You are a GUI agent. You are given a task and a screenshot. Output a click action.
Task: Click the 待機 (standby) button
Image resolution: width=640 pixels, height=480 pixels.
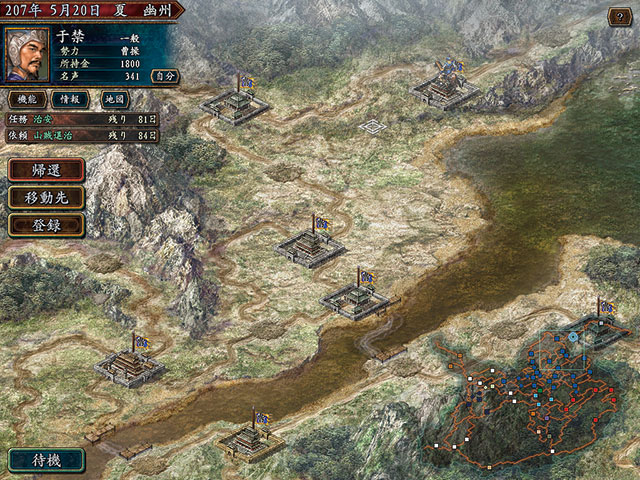tap(46, 461)
